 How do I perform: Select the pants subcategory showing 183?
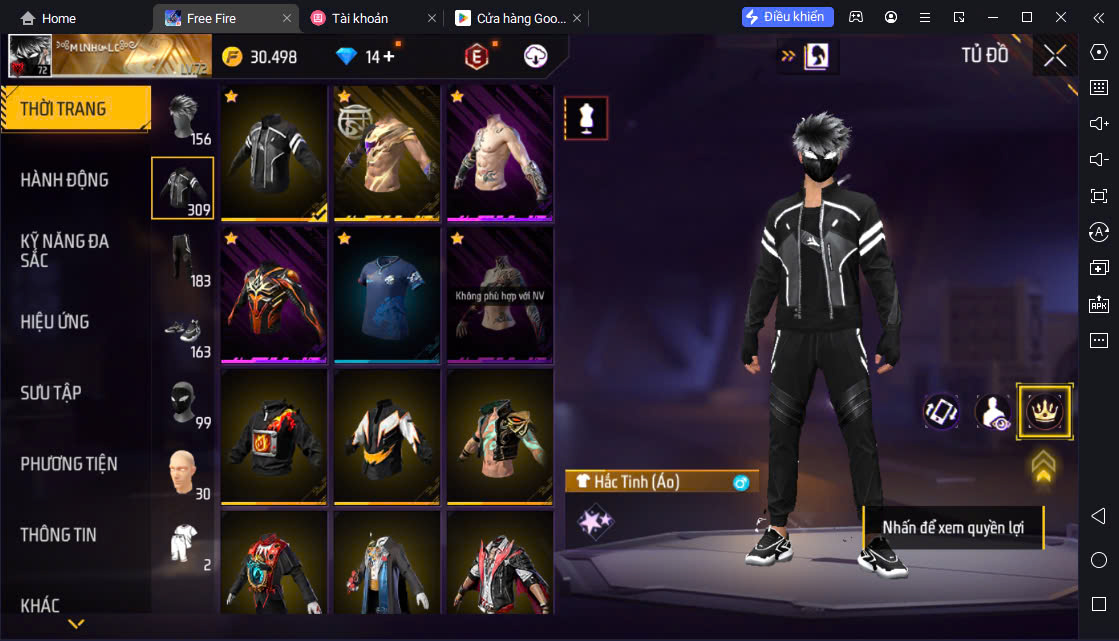pos(183,260)
